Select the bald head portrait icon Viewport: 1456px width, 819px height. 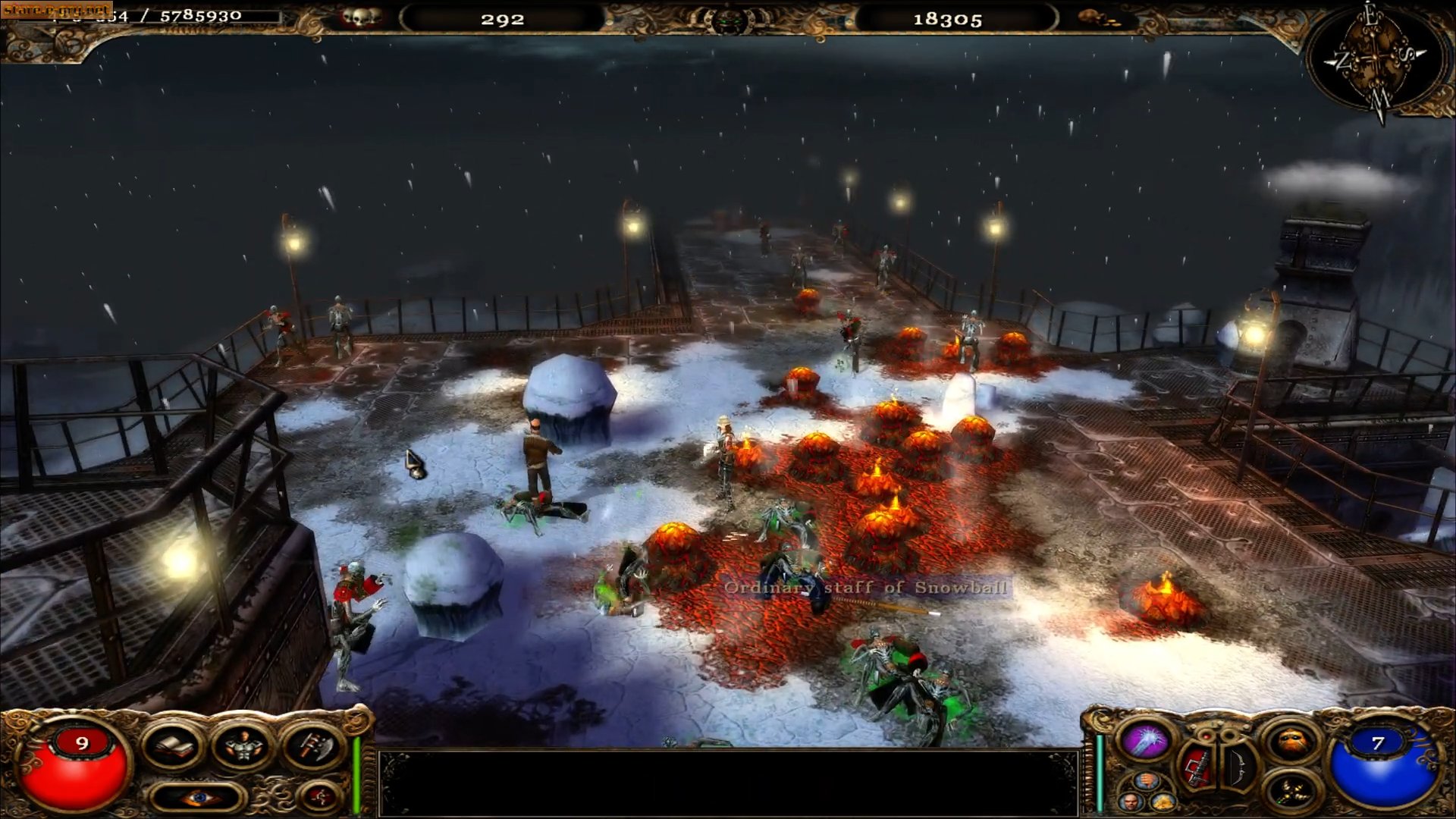(1130, 802)
